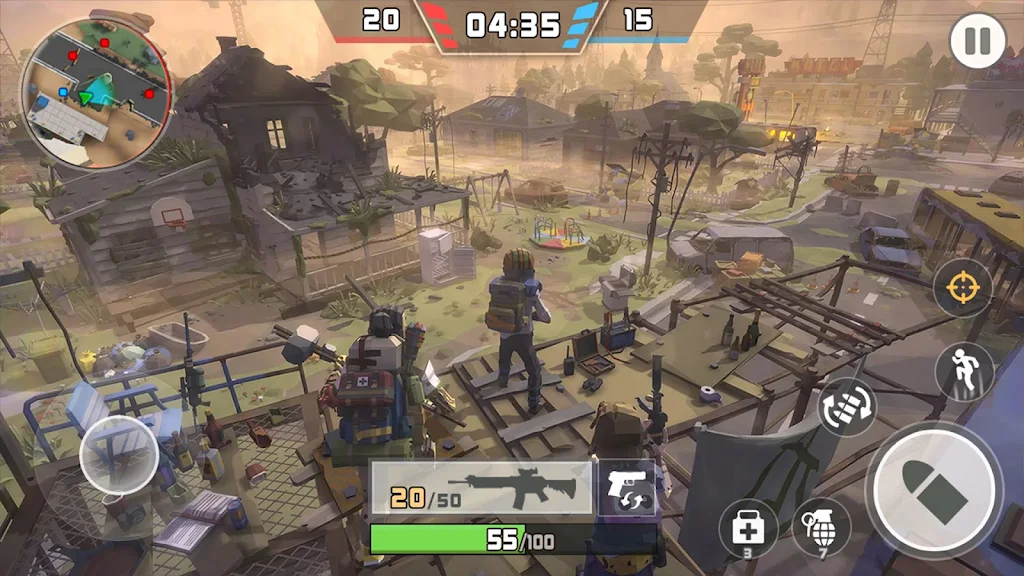
Task: Touch the virtual movement joystick
Action: 119,455
